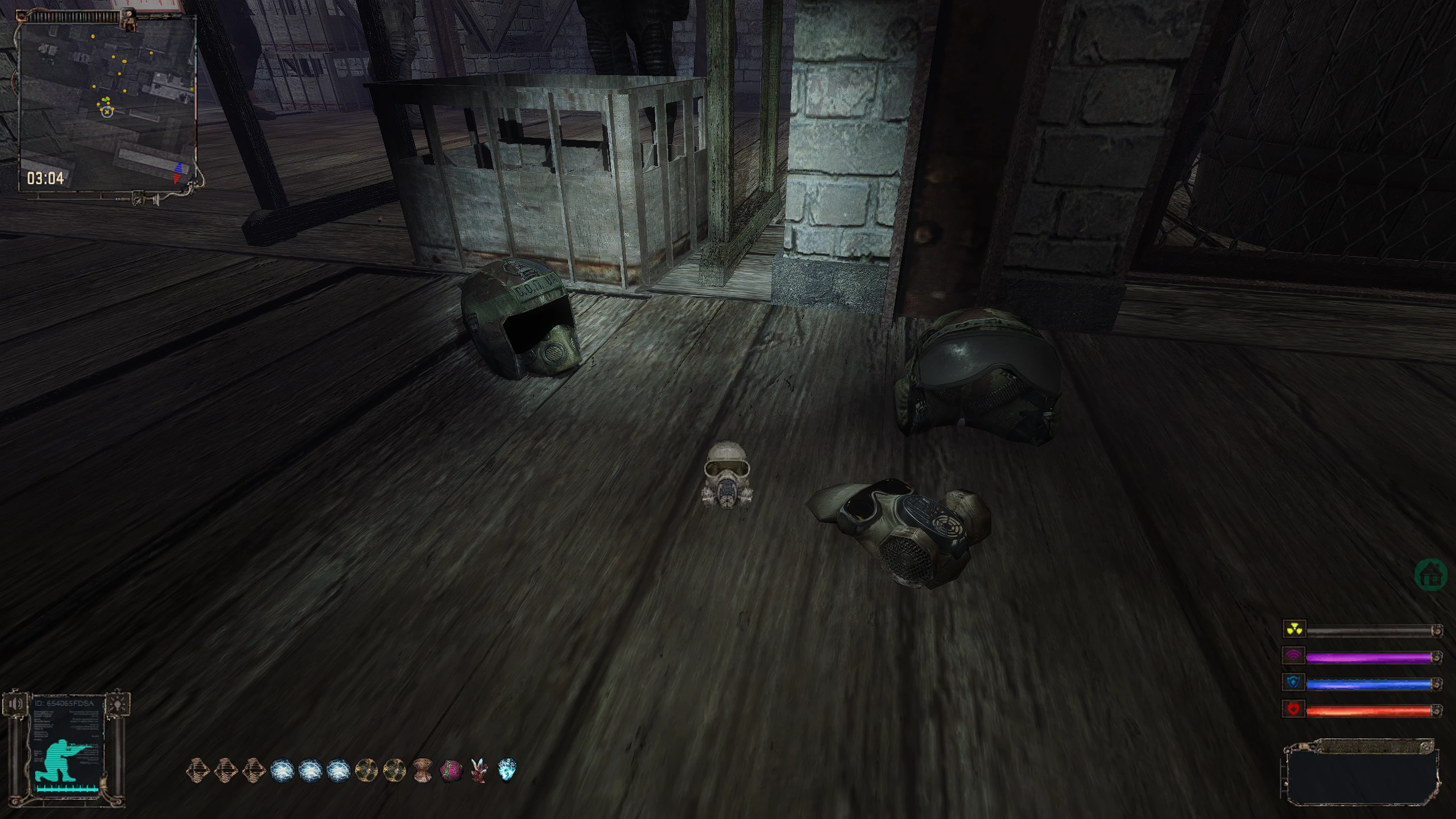Click the red-blue compass arrow on the minimap

(178, 172)
